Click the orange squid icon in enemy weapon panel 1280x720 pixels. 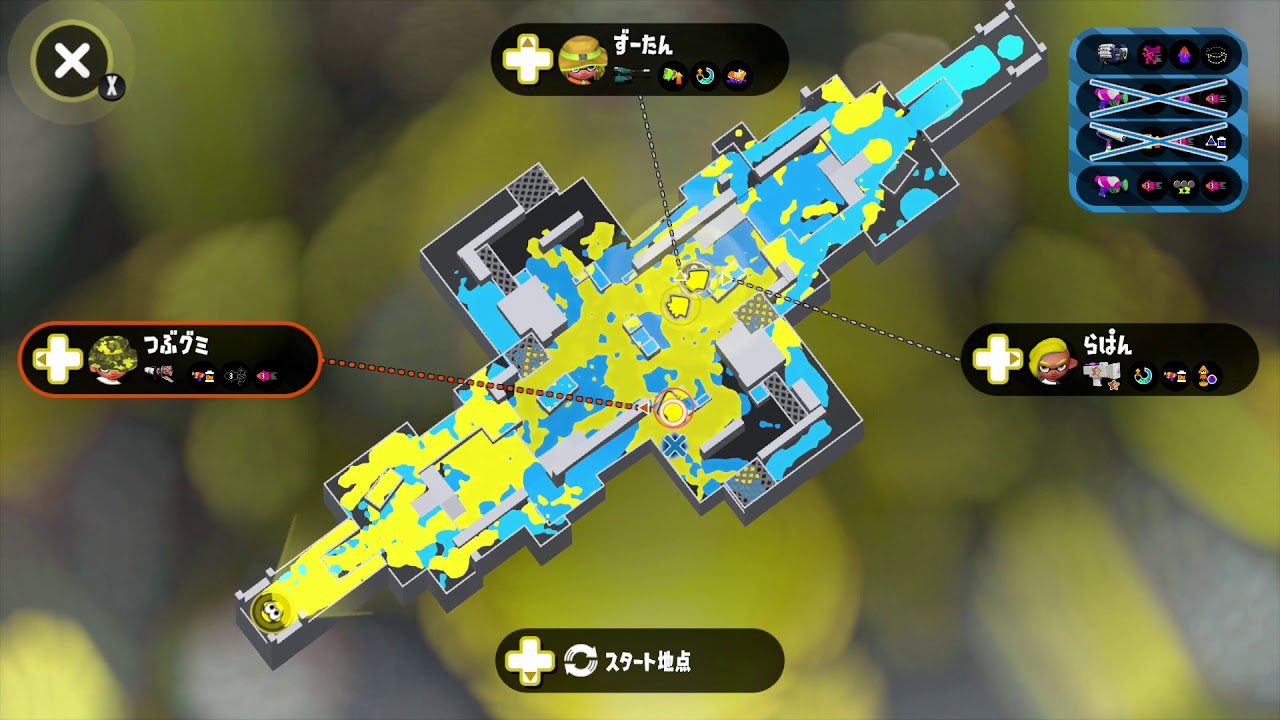coord(1184,53)
